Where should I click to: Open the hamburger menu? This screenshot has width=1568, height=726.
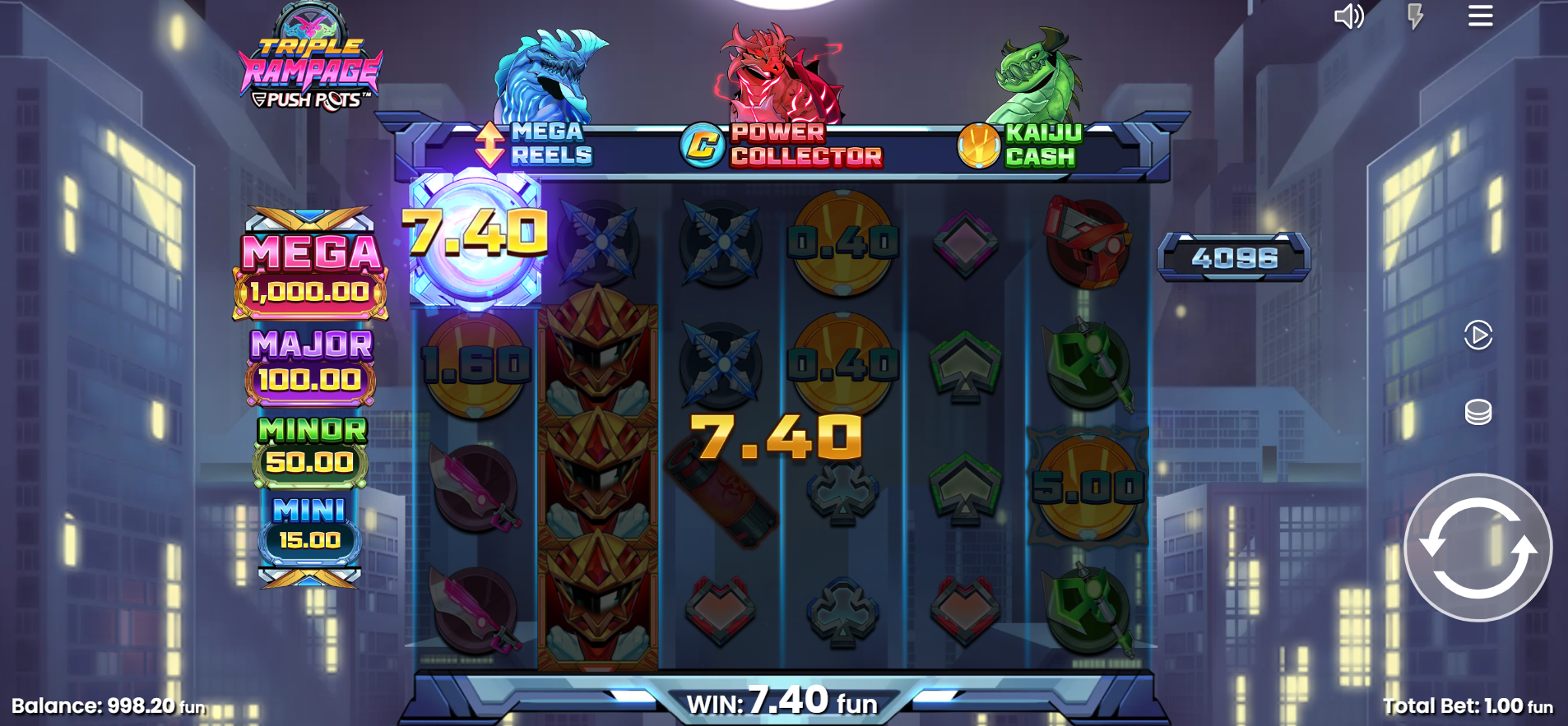(x=1480, y=16)
